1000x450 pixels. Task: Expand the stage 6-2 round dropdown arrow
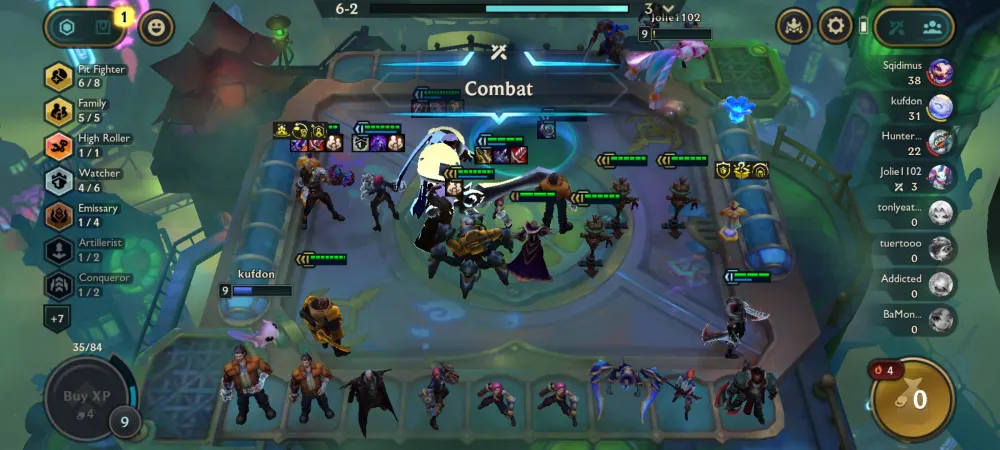(x=668, y=9)
